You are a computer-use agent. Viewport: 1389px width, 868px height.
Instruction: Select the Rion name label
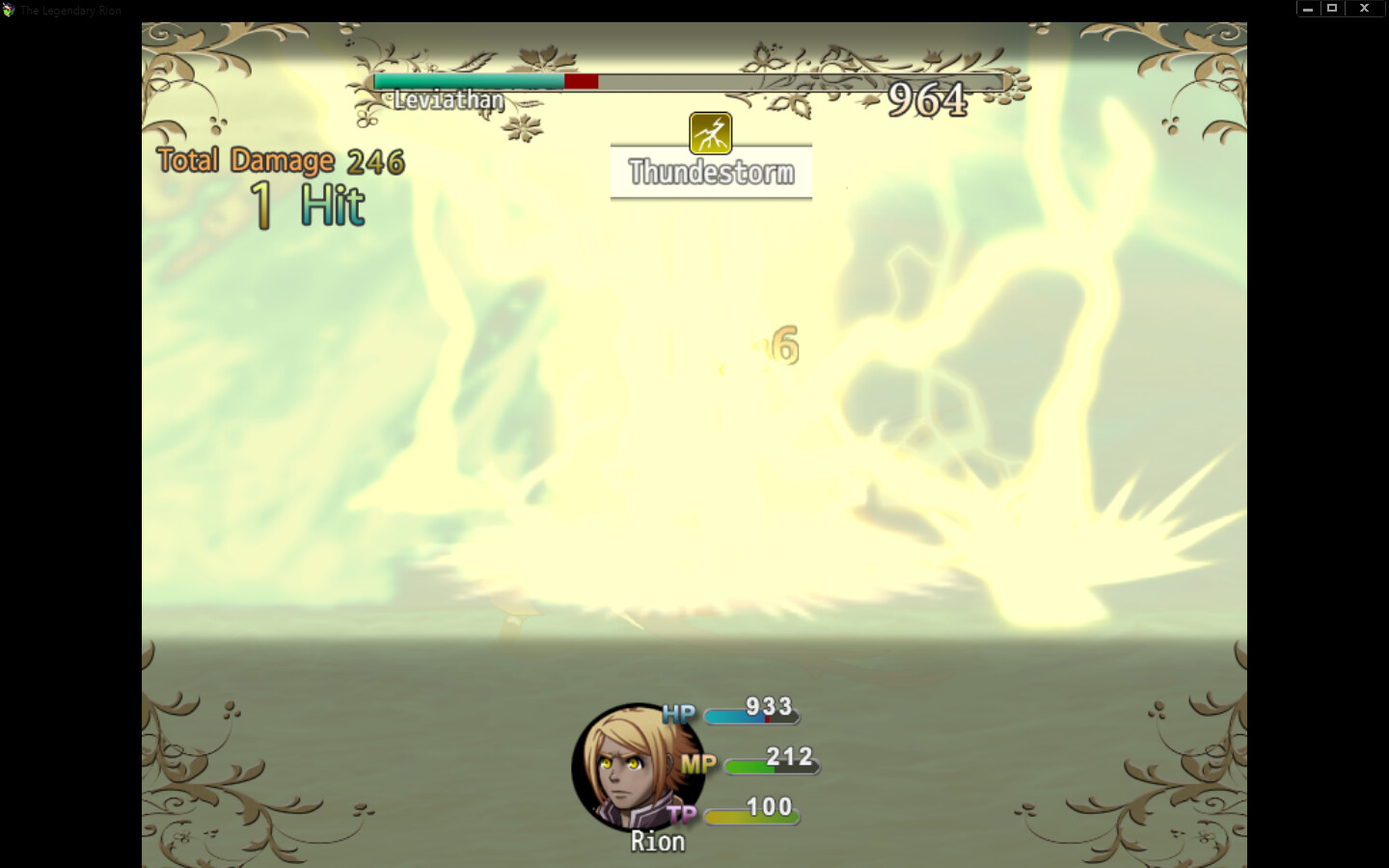coord(658,841)
